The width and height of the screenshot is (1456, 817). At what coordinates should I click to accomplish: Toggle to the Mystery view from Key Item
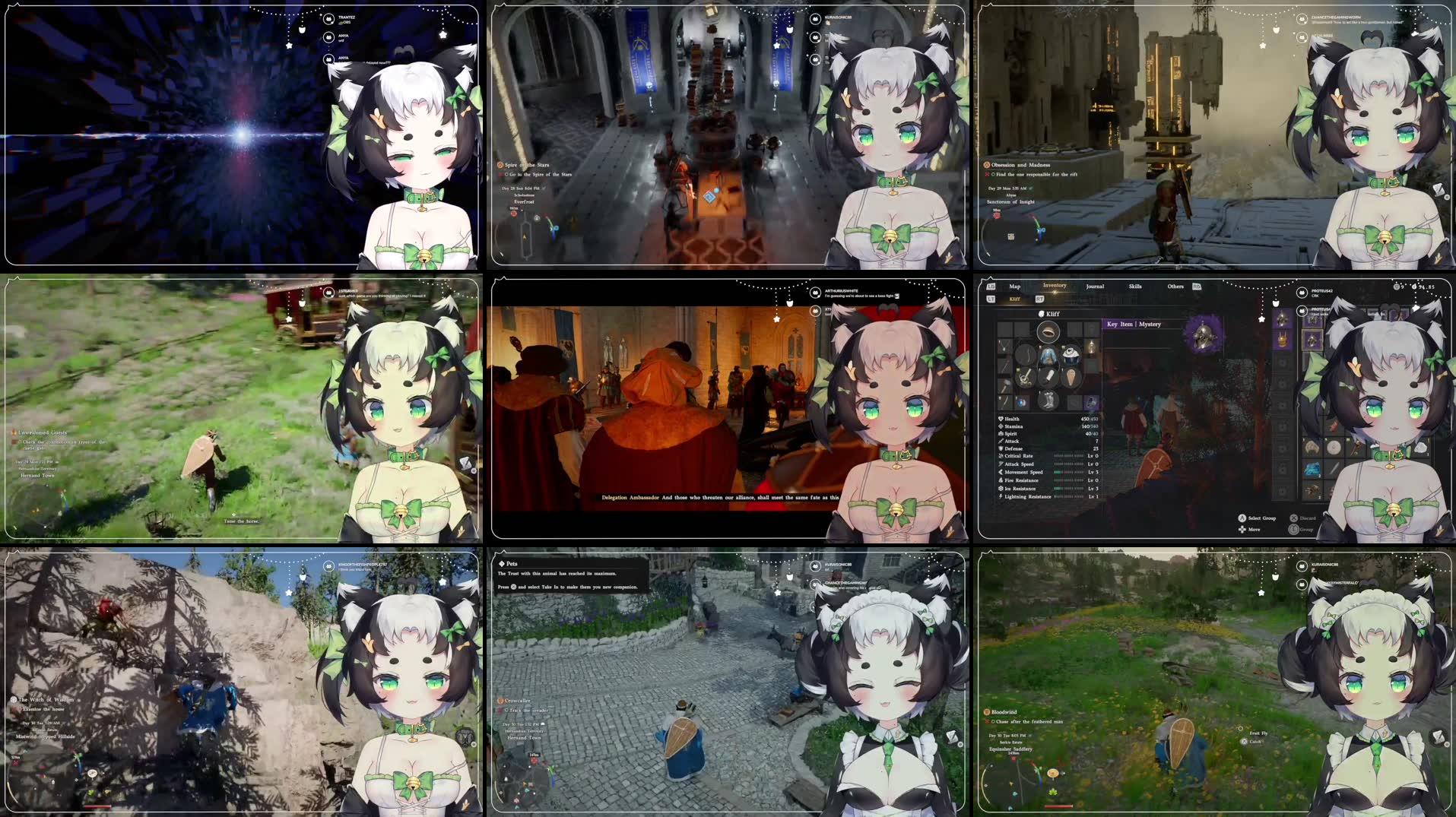(1150, 324)
